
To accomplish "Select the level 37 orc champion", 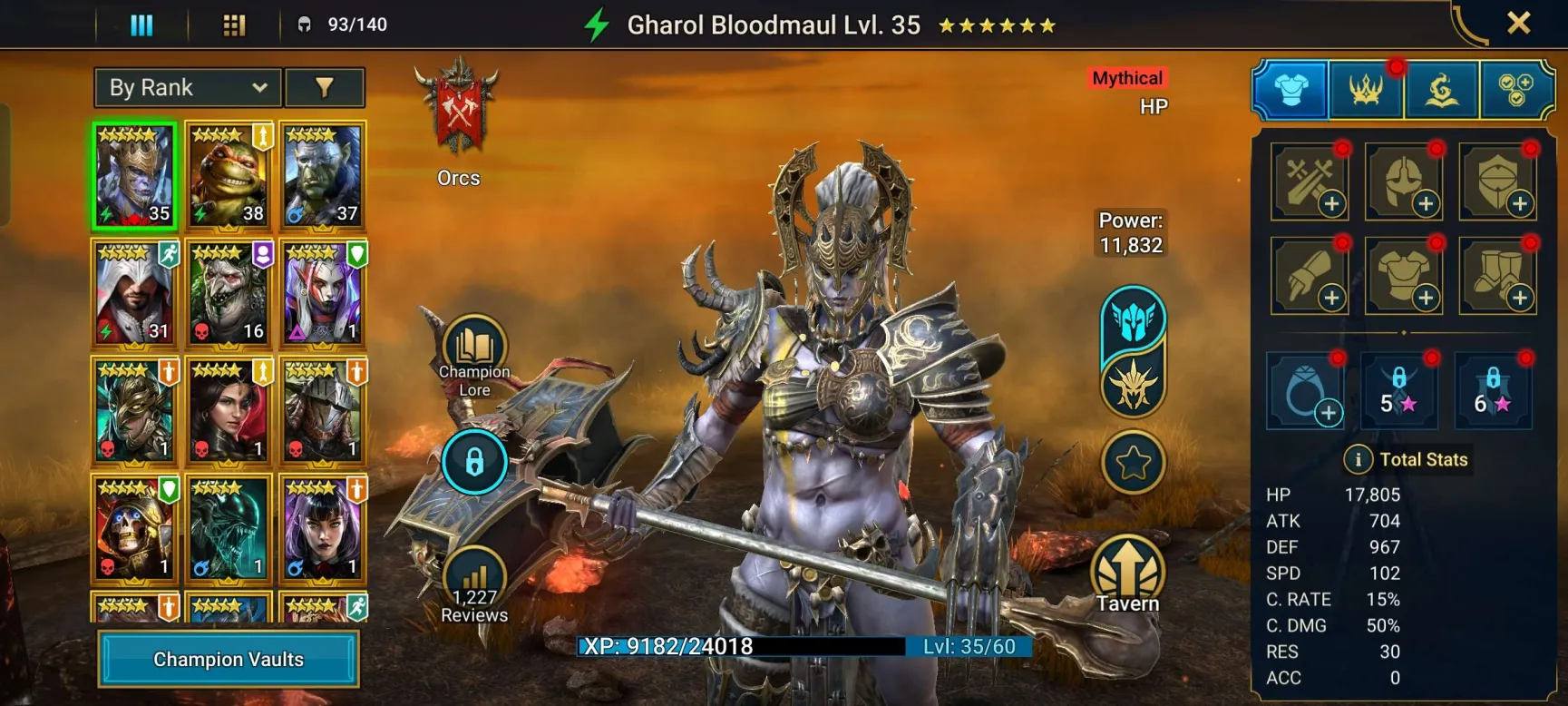I will (323, 175).
